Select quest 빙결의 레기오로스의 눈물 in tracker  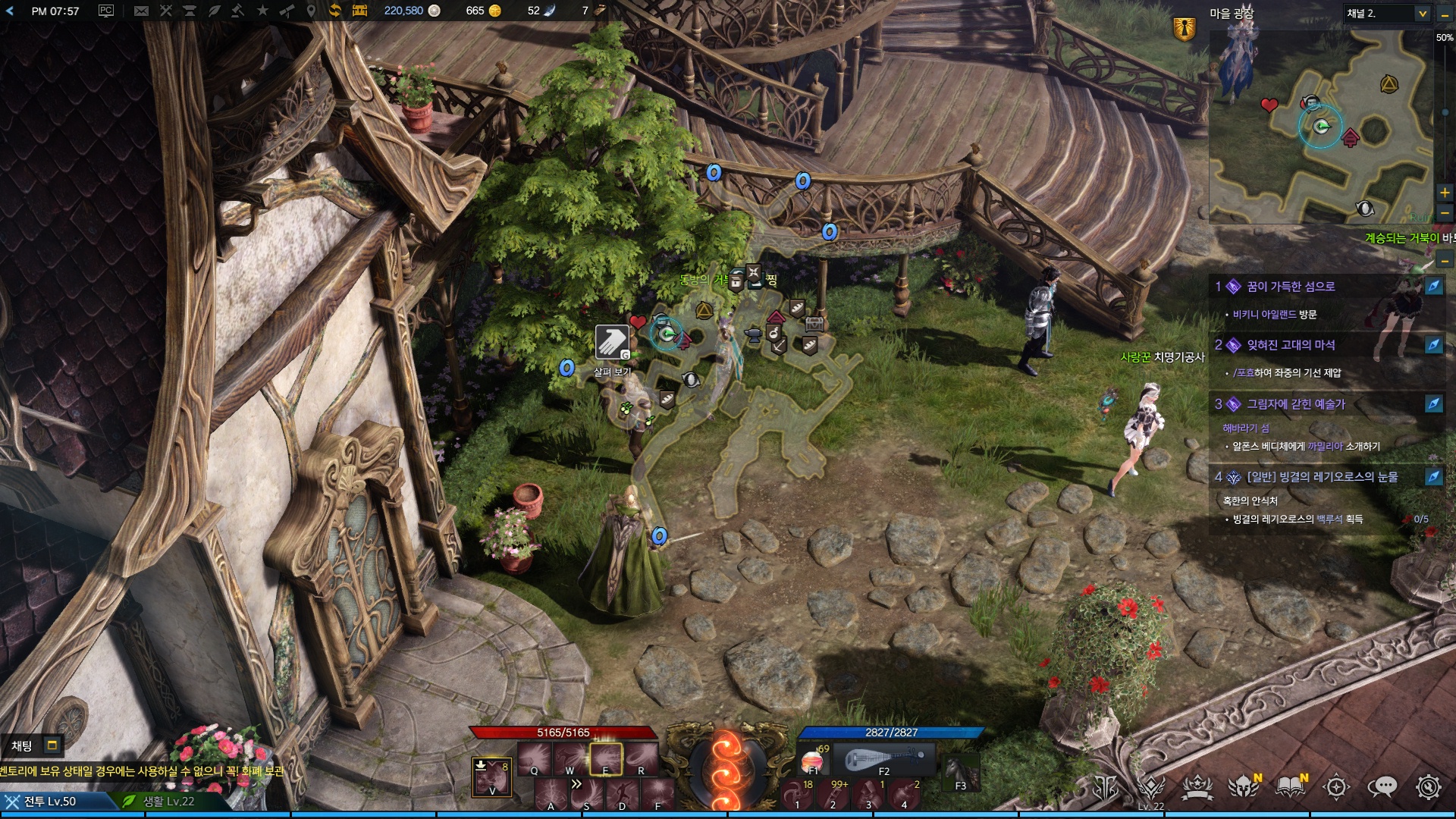coord(1322,477)
